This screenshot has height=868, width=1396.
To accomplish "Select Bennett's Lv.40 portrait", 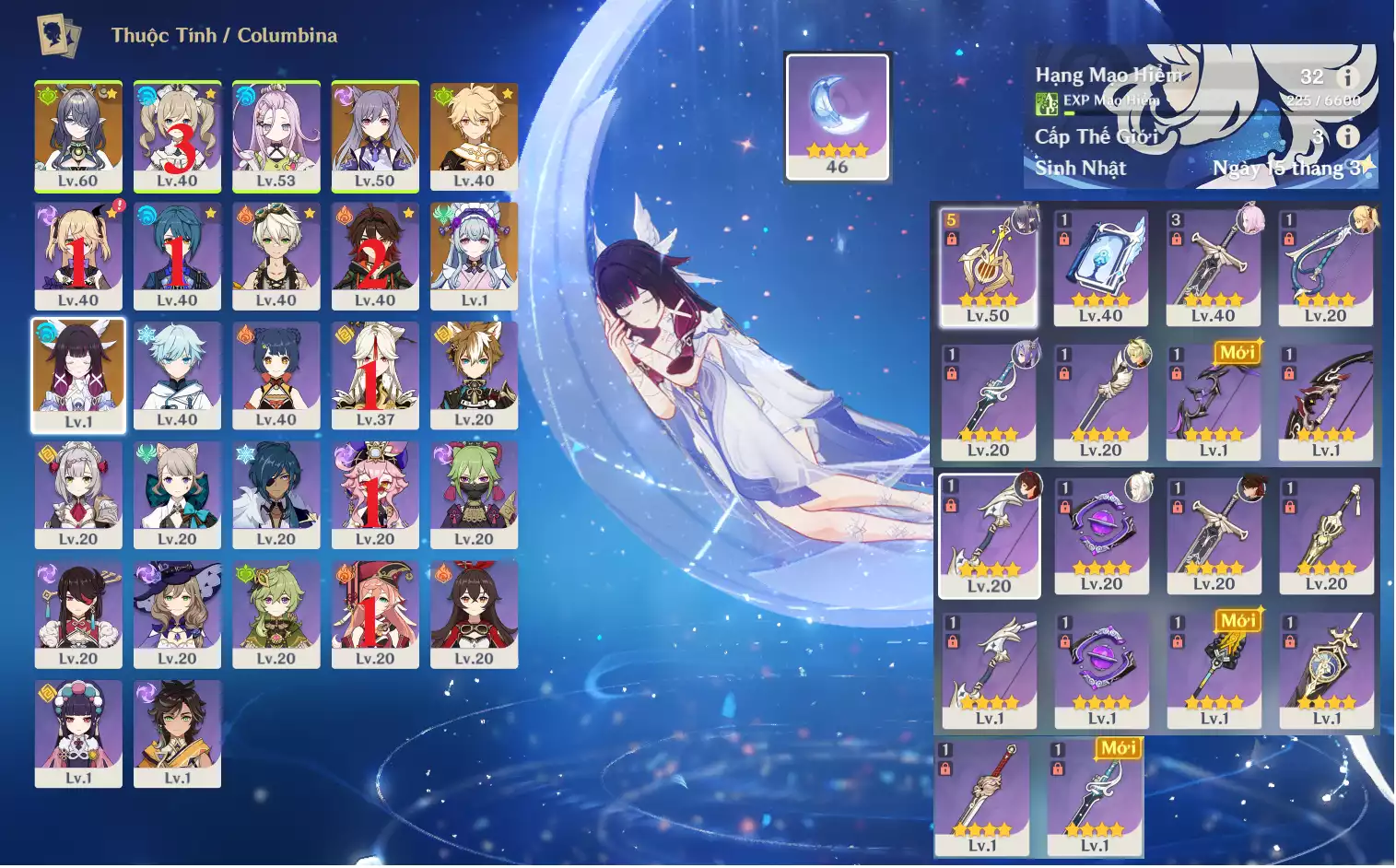I will [276, 255].
